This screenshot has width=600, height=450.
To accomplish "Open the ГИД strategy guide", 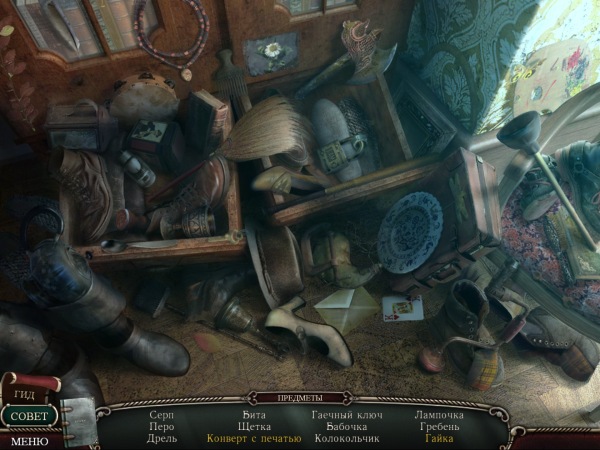I will pos(24,395).
